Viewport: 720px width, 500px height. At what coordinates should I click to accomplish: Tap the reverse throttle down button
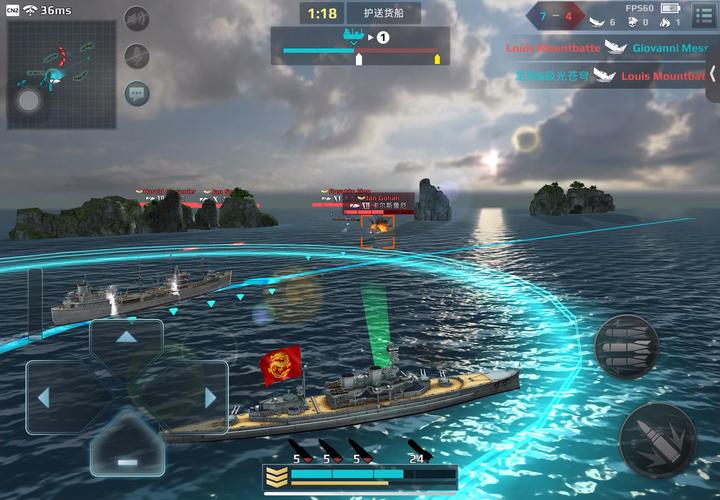point(126,458)
